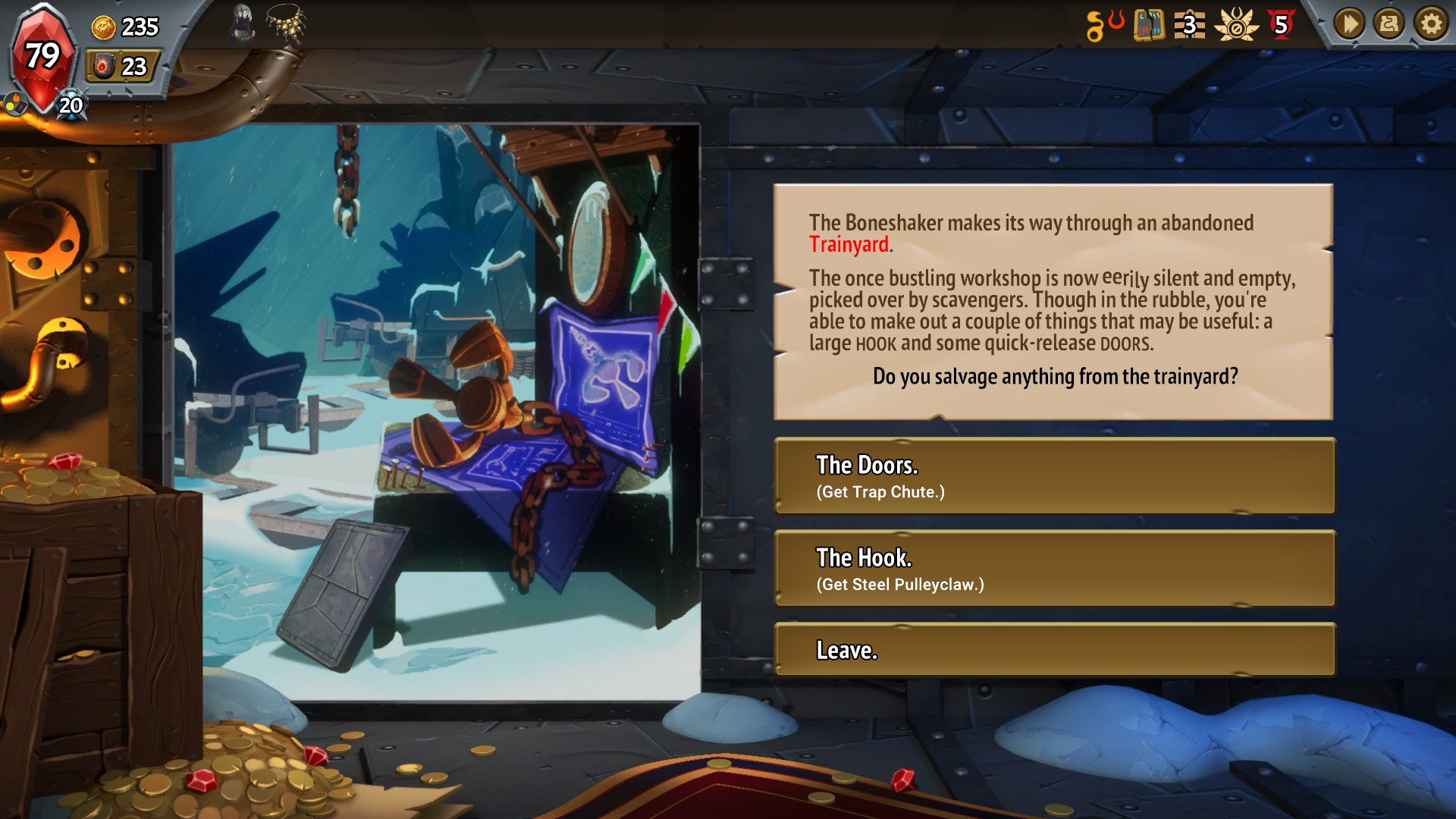Choose The Doors option for Trap Chute
The width and height of the screenshot is (1456, 819).
pos(1054,476)
